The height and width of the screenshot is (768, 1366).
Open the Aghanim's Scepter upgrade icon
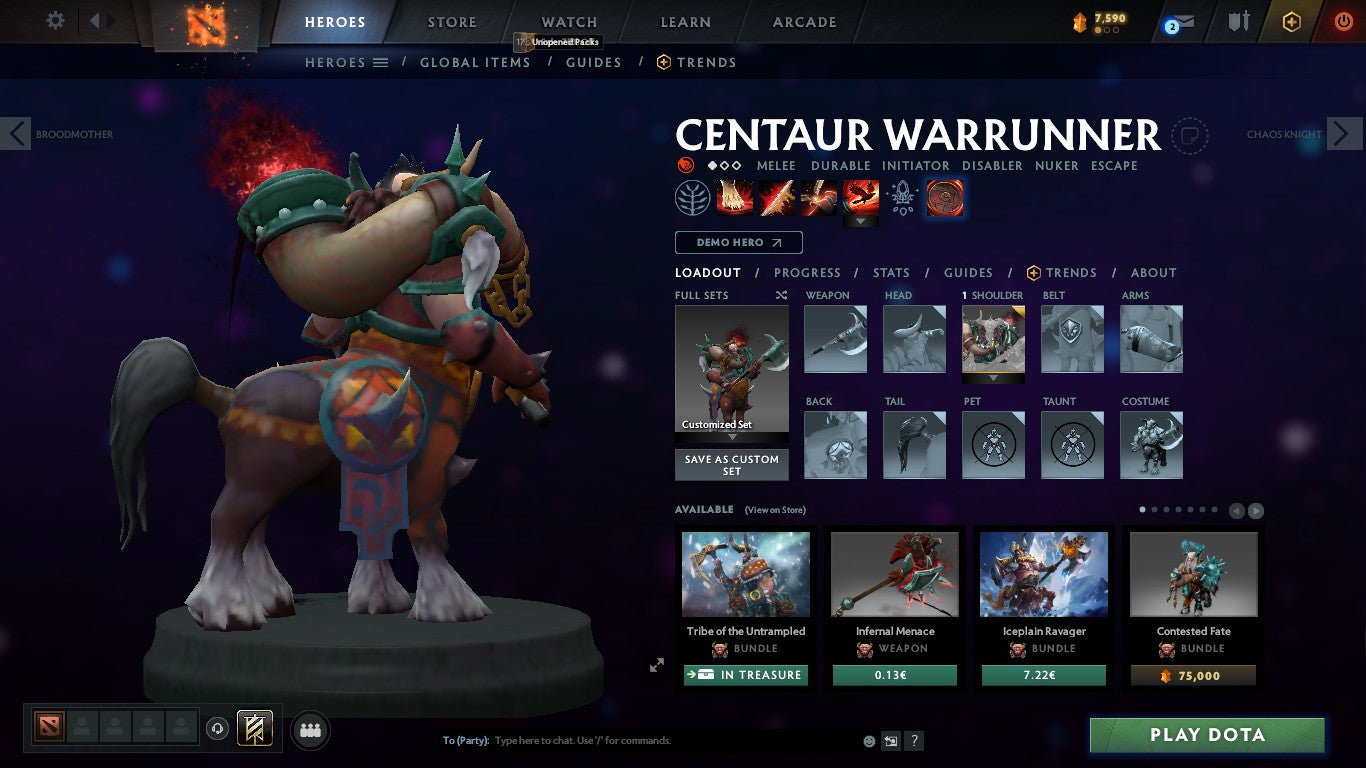902,197
